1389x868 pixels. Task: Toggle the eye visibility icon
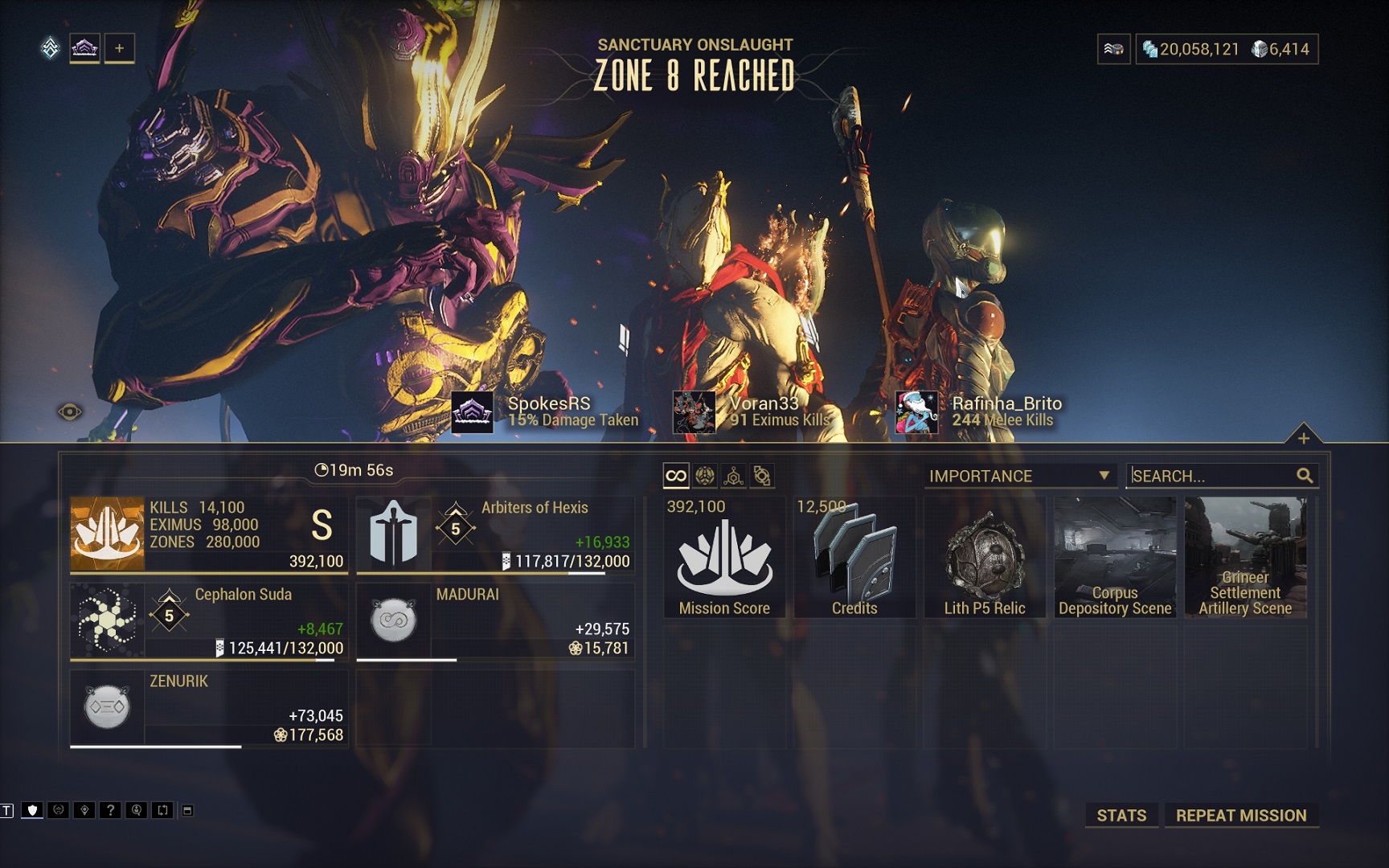tap(70, 412)
